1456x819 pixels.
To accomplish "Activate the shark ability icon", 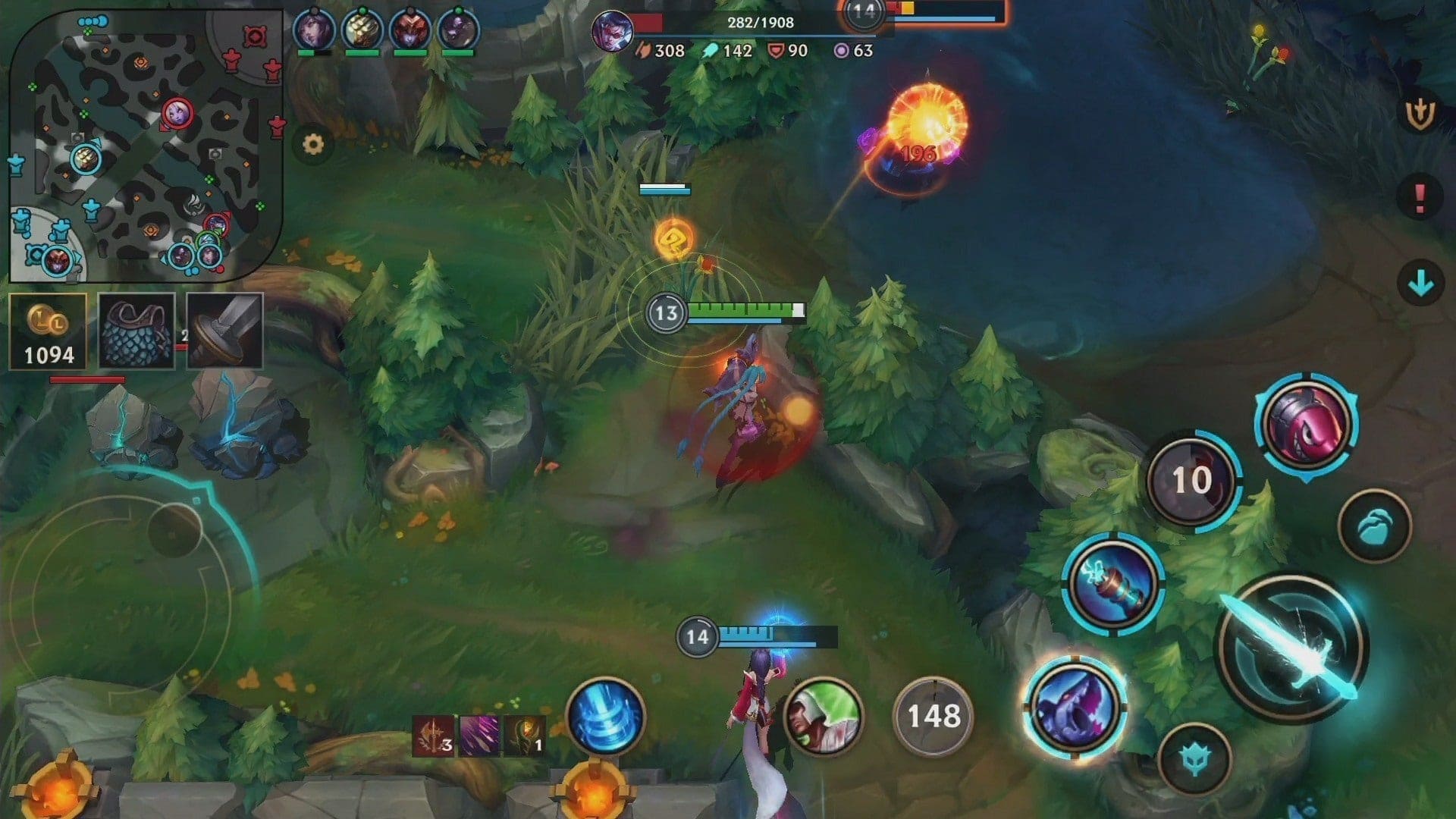I will pyautogui.click(x=1074, y=707).
